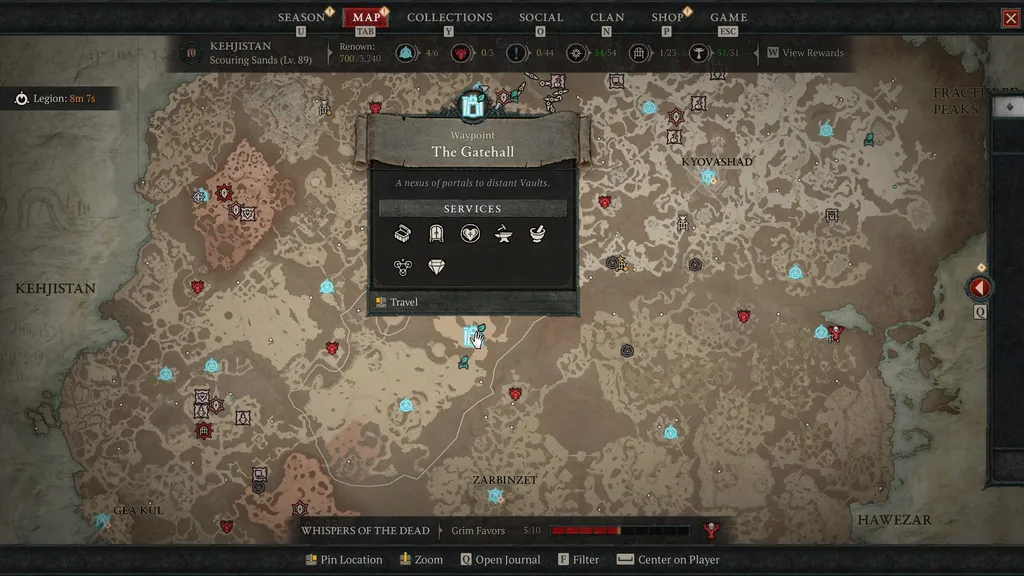
Task: Close the map with the X button
Action: pyautogui.click(x=1010, y=18)
